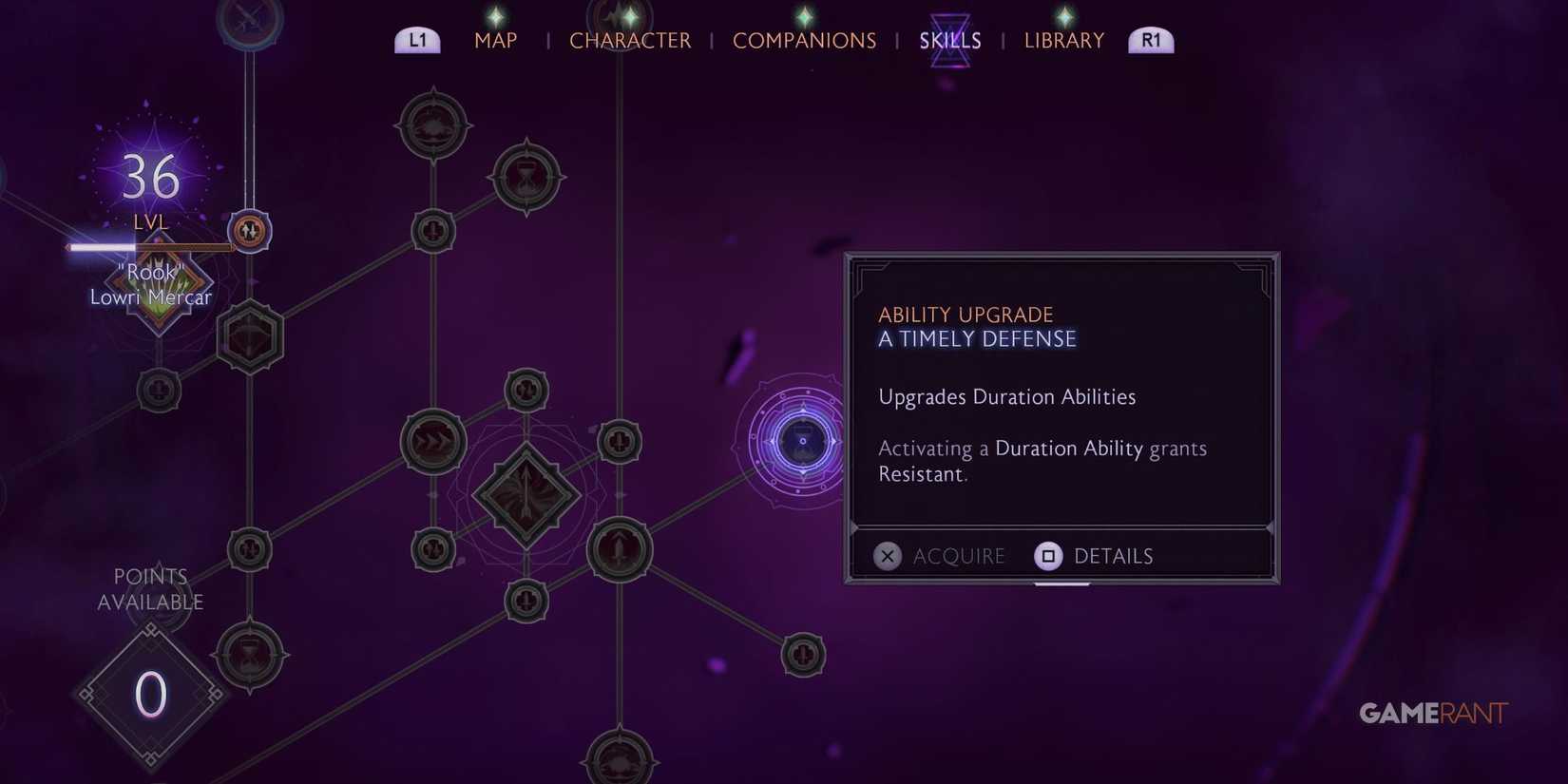
Task: Click the dual-arrows node beside the level indicator
Action: (247, 231)
